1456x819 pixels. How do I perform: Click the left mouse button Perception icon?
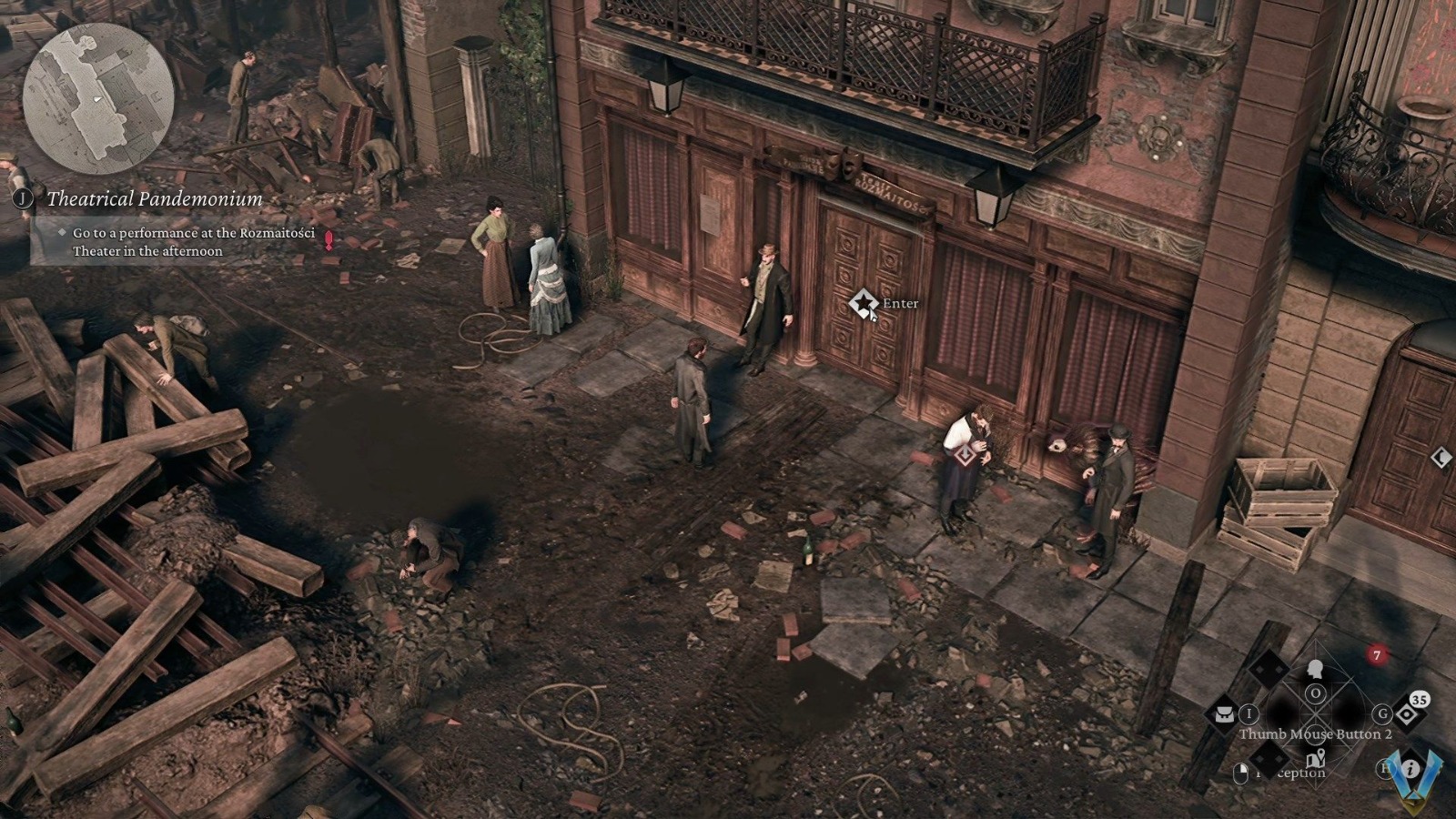pos(1240,773)
